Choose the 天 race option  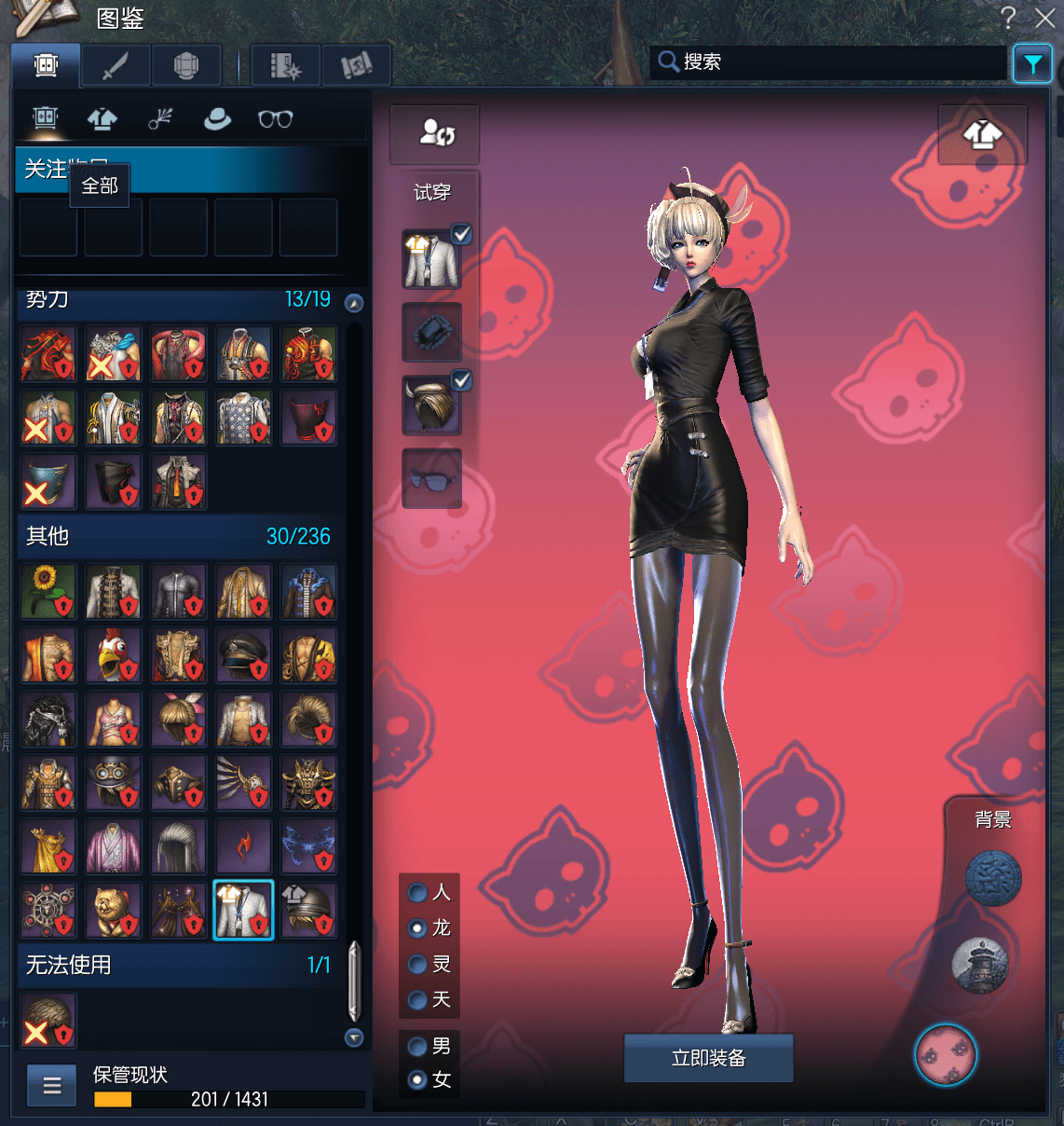coord(418,1000)
